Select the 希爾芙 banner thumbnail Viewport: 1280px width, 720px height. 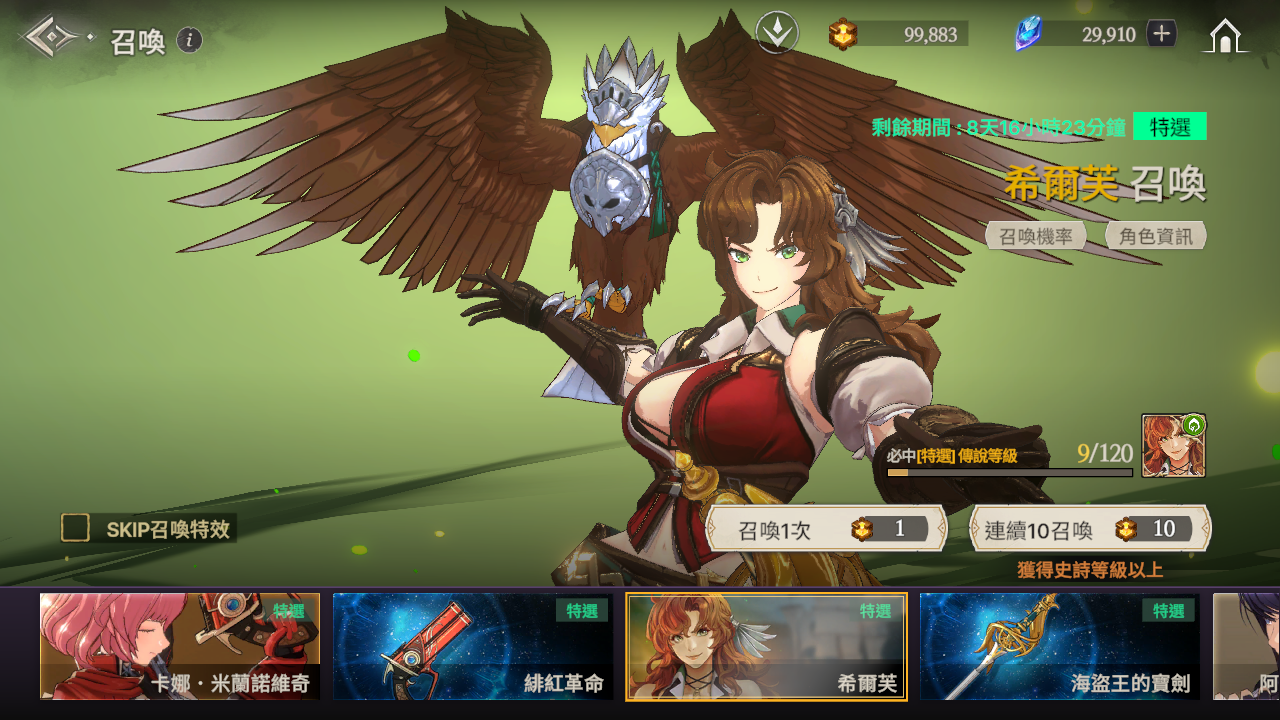766,646
